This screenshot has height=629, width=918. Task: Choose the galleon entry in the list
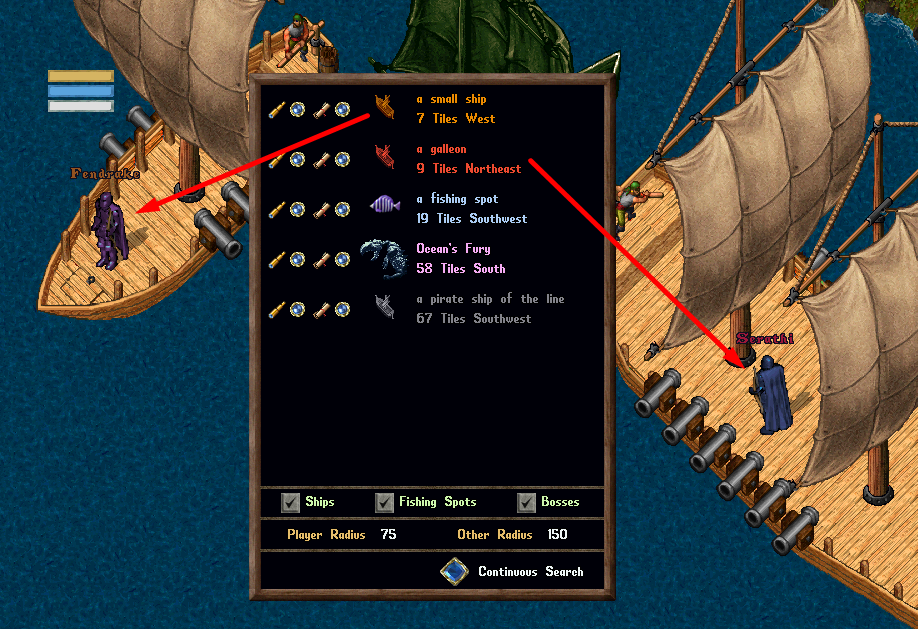[x=468, y=159]
